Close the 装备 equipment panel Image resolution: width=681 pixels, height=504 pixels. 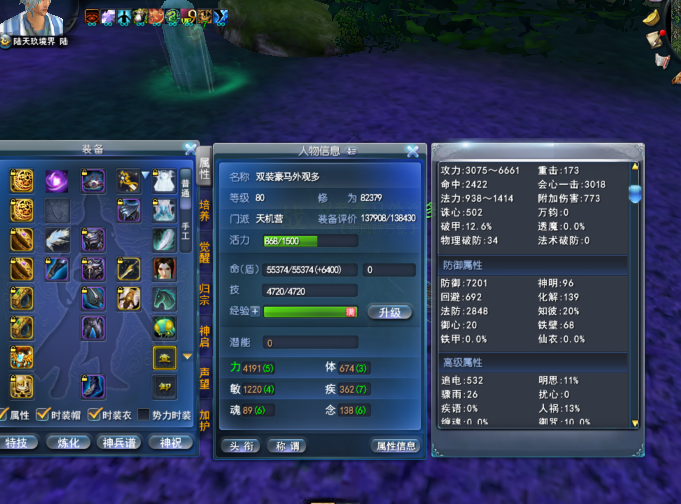pos(190,149)
